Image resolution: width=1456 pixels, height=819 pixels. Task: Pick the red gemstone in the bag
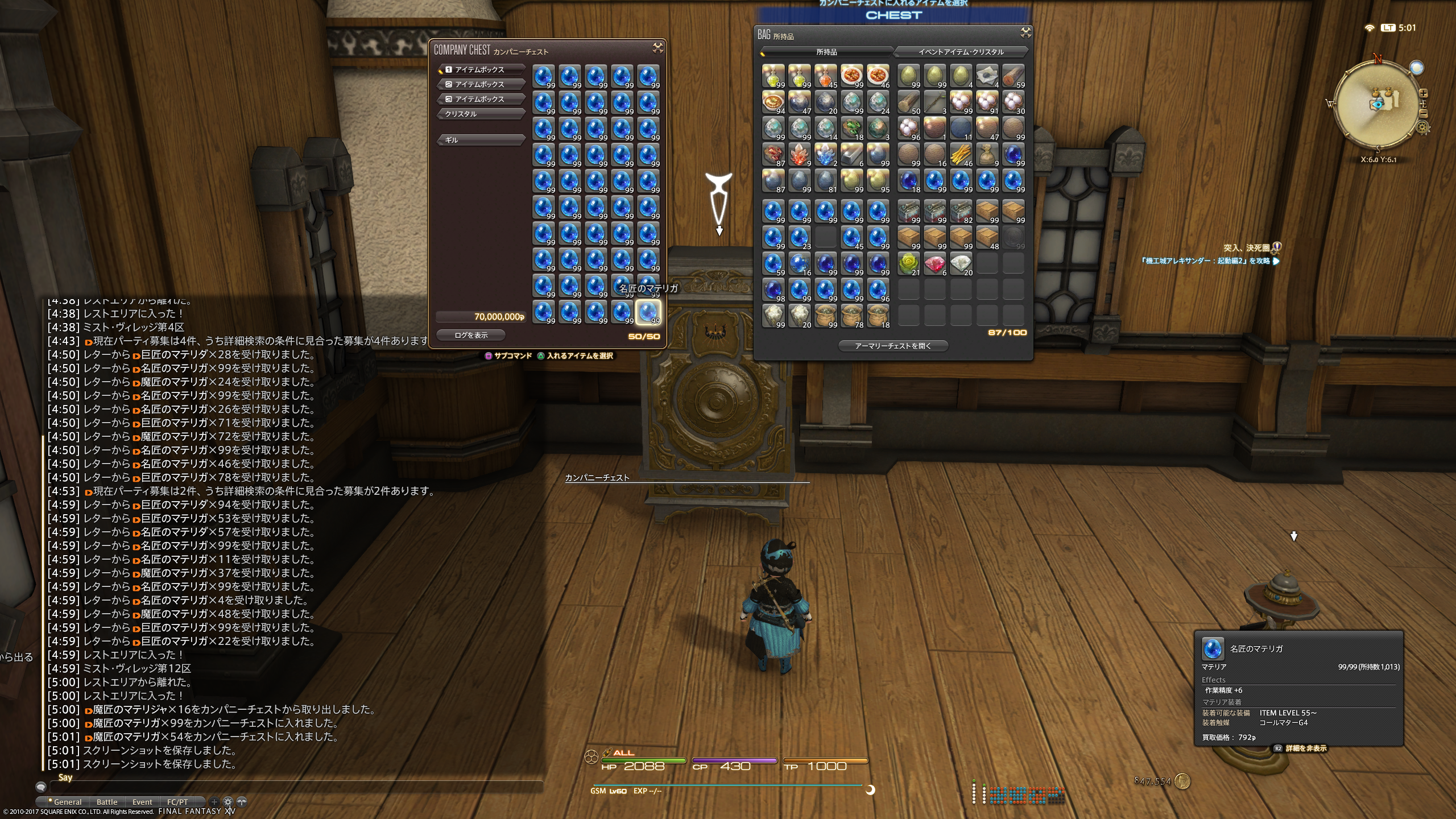tap(934, 264)
